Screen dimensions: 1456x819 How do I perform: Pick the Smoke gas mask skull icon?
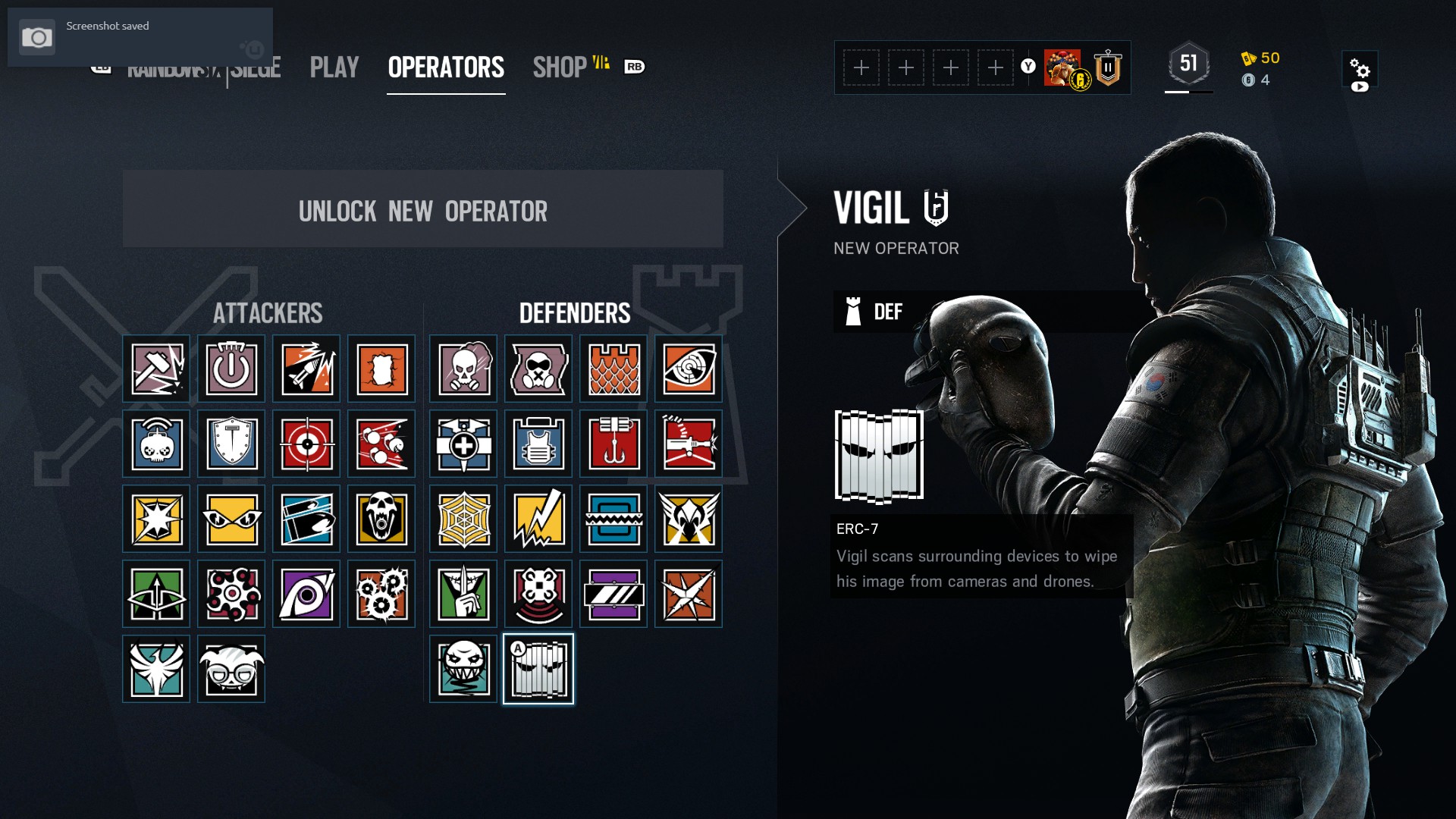[463, 369]
